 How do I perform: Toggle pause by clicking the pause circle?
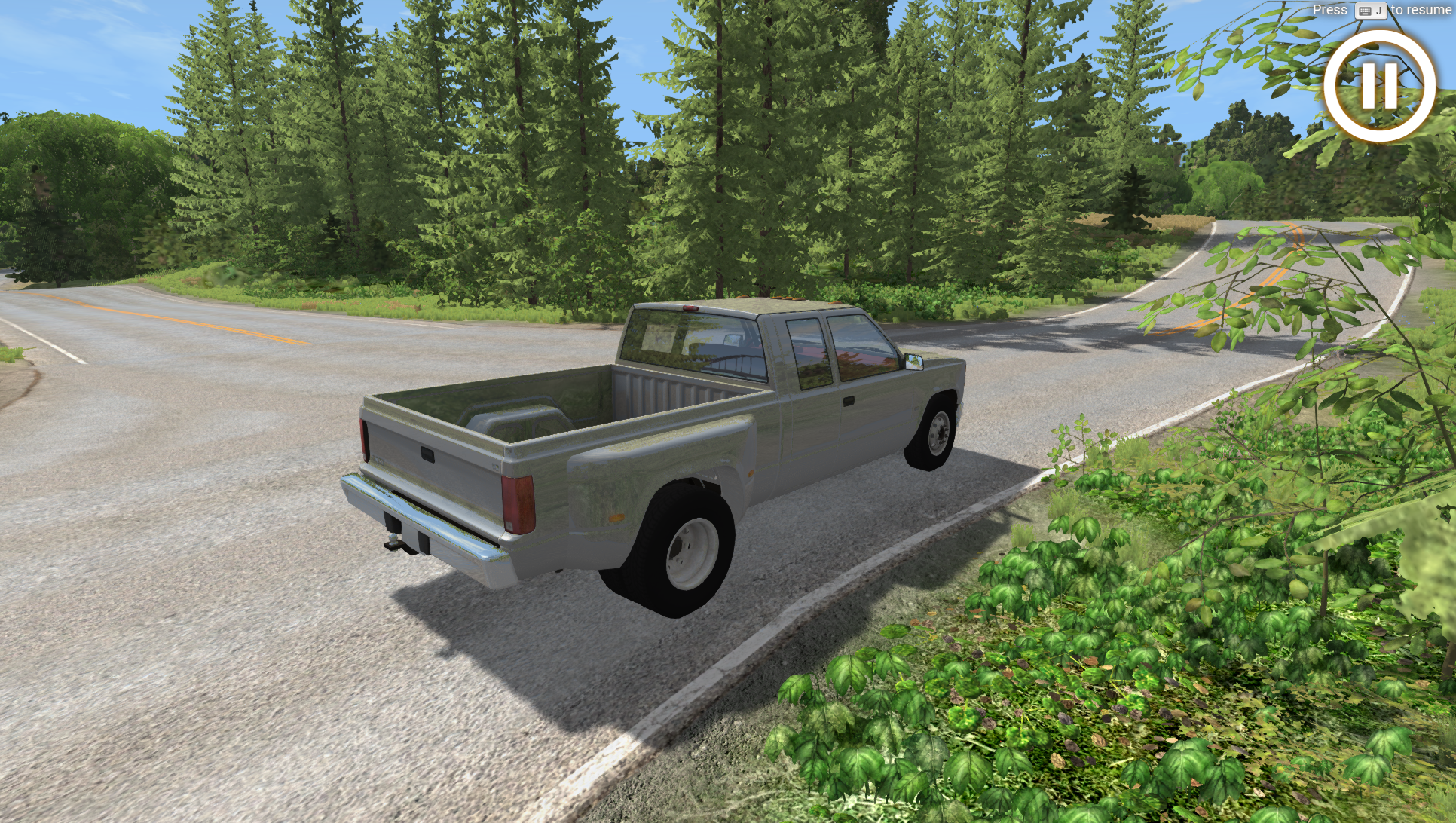(1378, 86)
